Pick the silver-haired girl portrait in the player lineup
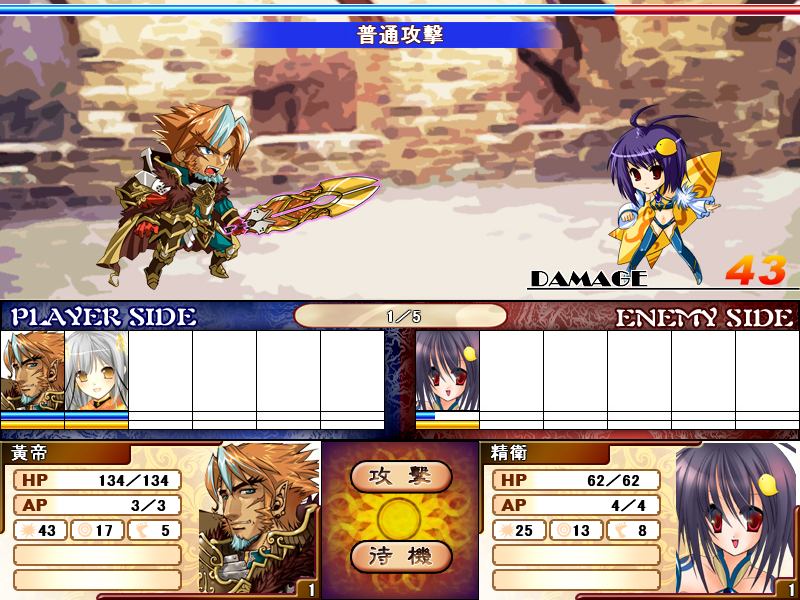The width and height of the screenshot is (800, 600). pyautogui.click(x=96, y=371)
